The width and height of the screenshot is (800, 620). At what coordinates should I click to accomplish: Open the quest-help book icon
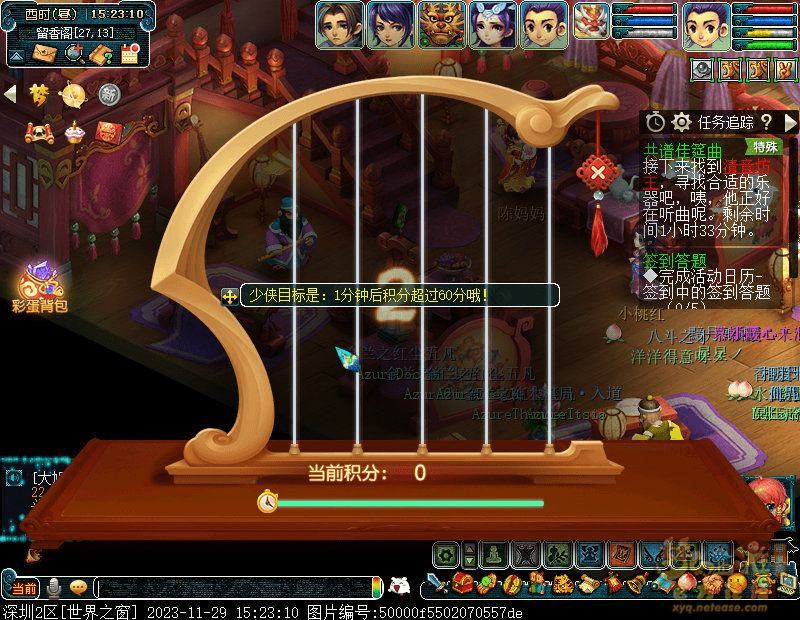(101, 54)
